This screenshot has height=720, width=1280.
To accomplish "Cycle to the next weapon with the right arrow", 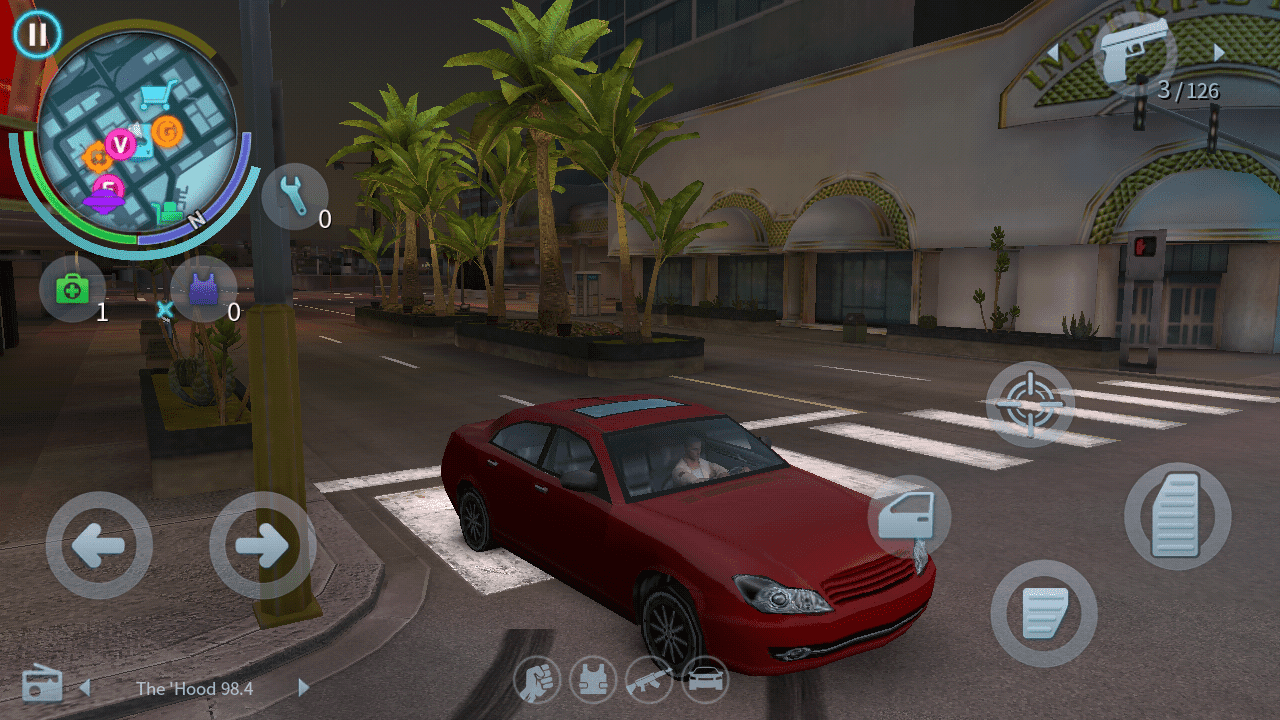I will pos(1219,52).
